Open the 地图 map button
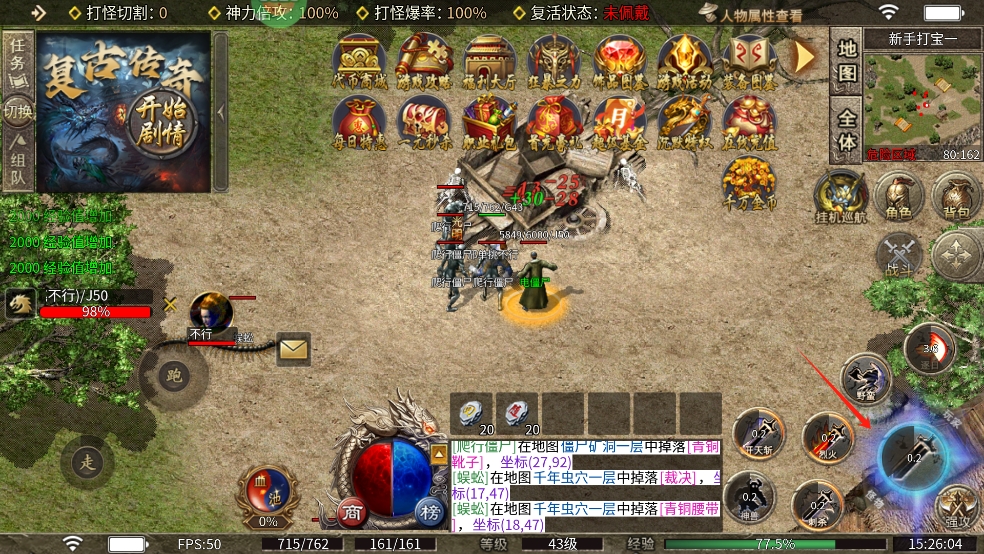The width and height of the screenshot is (984, 554). (x=847, y=60)
